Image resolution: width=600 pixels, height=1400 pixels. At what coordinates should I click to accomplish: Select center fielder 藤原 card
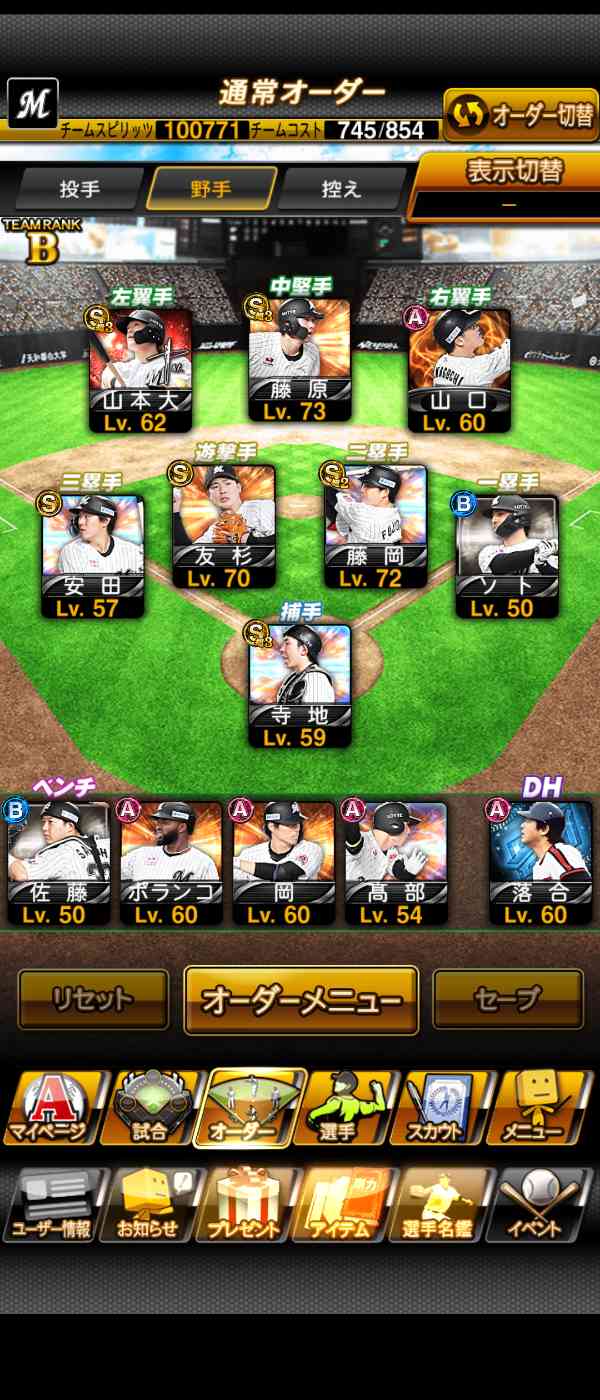300,360
